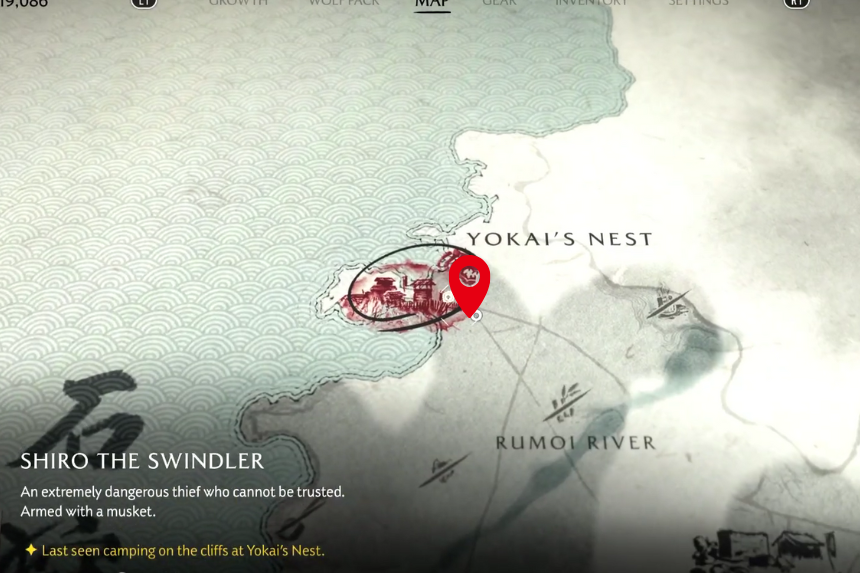Select the ink marker above Rumoi River label
The height and width of the screenshot is (573, 860).
tap(566, 403)
